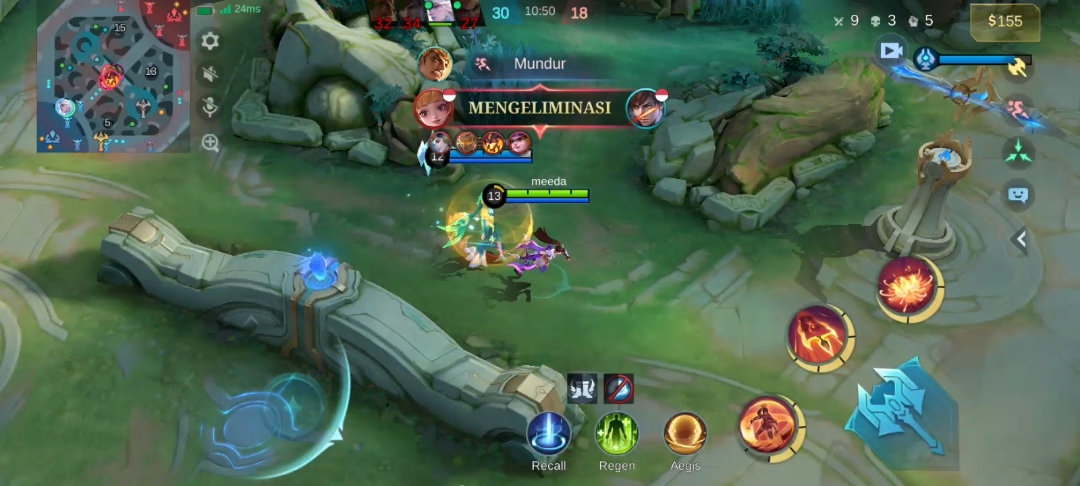Send the red running-figure retreat signal
Image resolution: width=1080 pixels, height=486 pixels.
point(1018,107)
